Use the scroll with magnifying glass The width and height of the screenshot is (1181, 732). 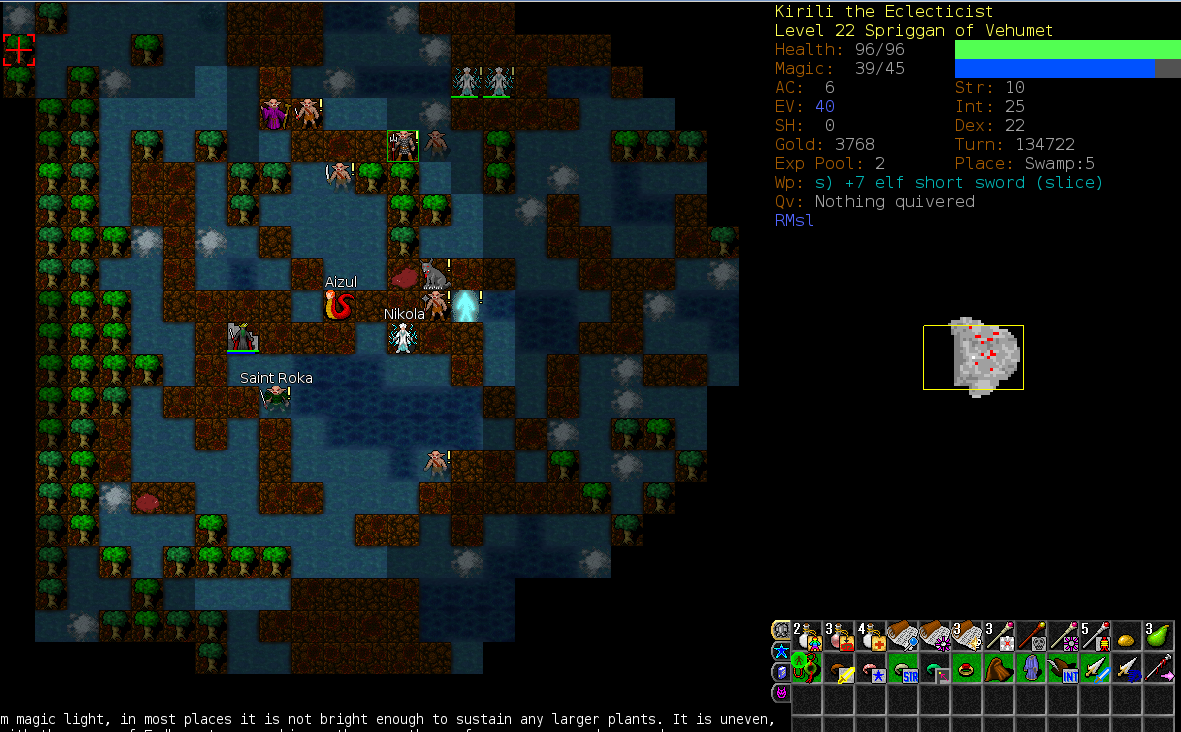tap(904, 636)
